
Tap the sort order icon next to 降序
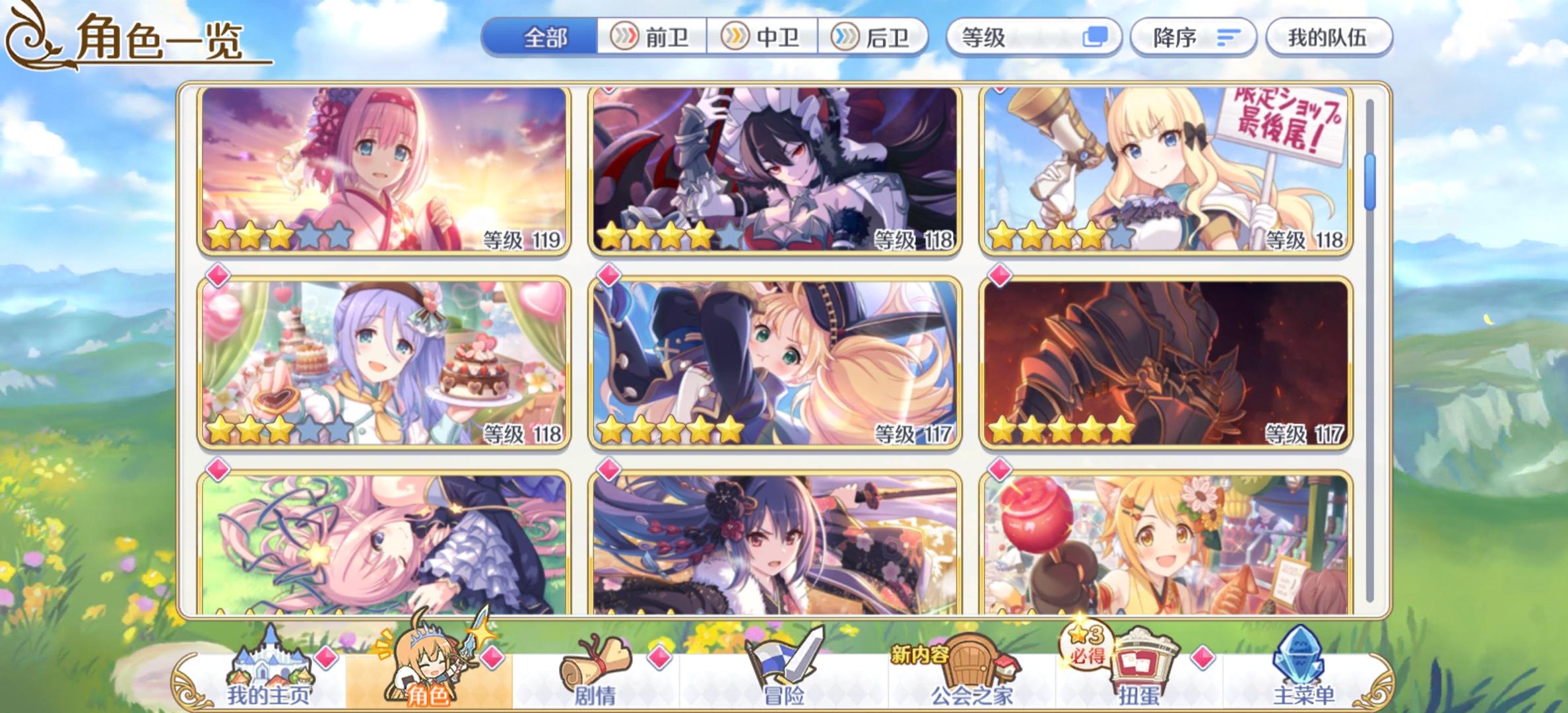click(1227, 39)
